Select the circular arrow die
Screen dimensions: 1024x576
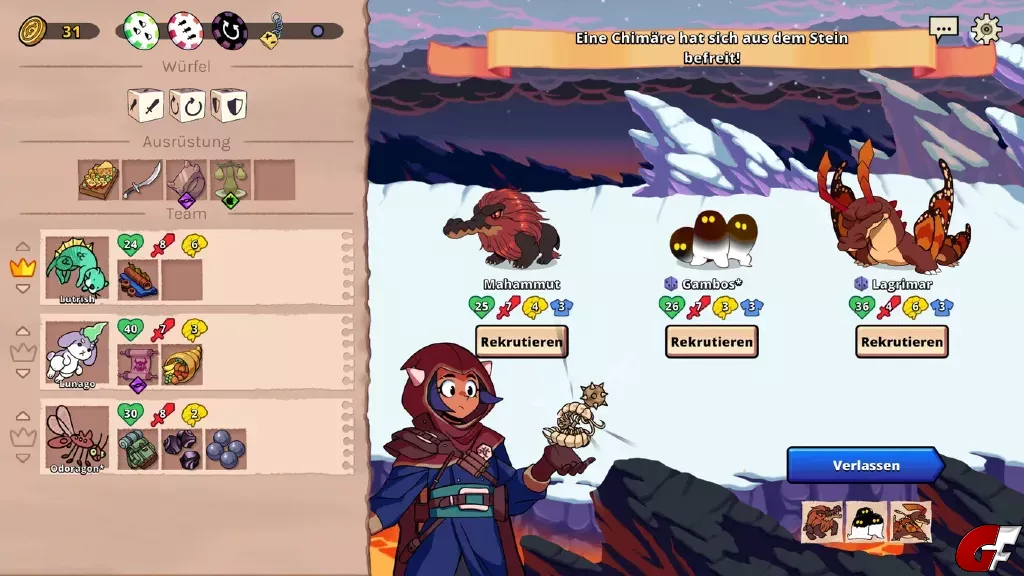coord(187,104)
